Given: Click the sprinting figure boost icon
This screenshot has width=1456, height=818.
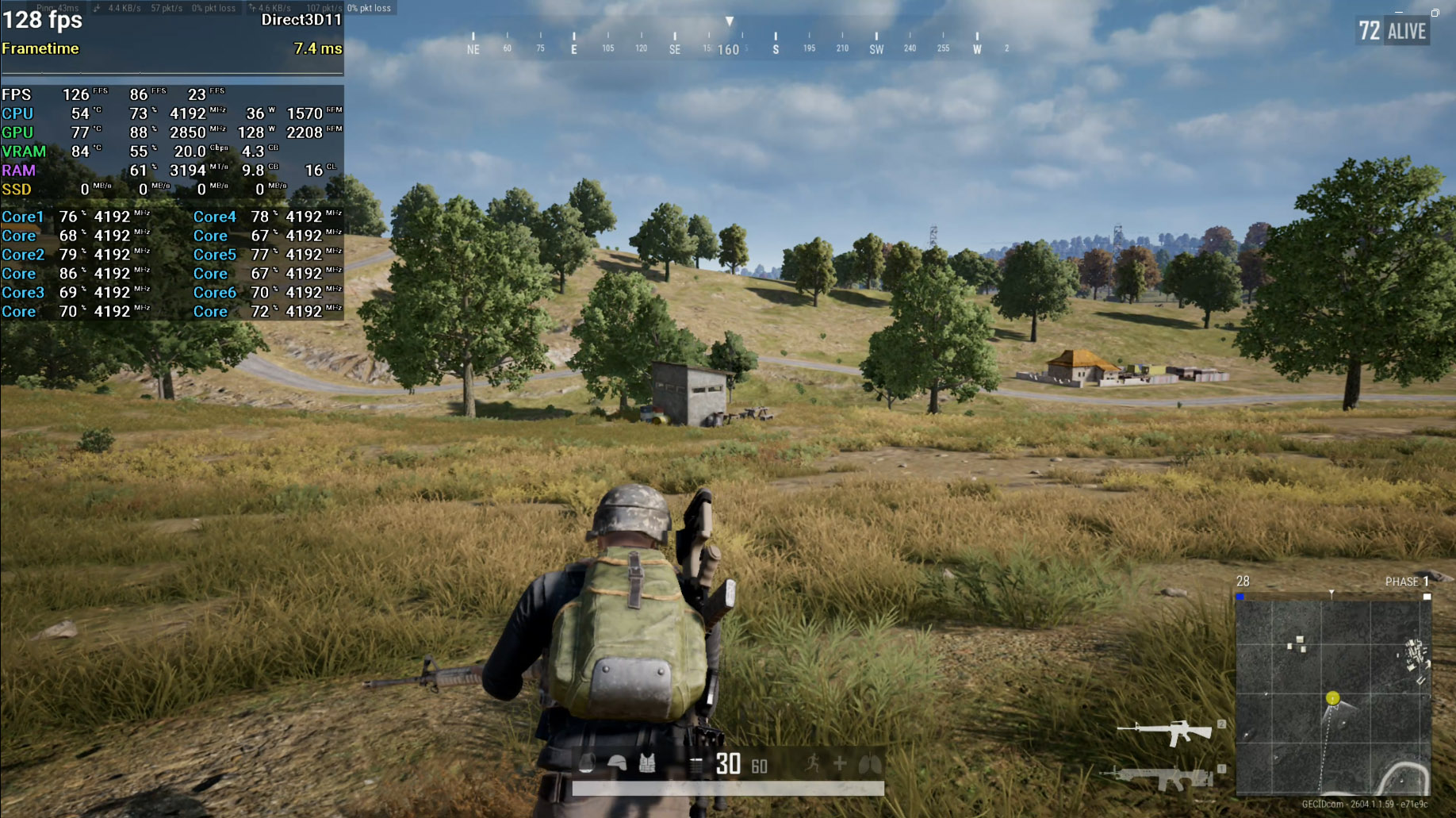Looking at the screenshot, I should (x=812, y=764).
